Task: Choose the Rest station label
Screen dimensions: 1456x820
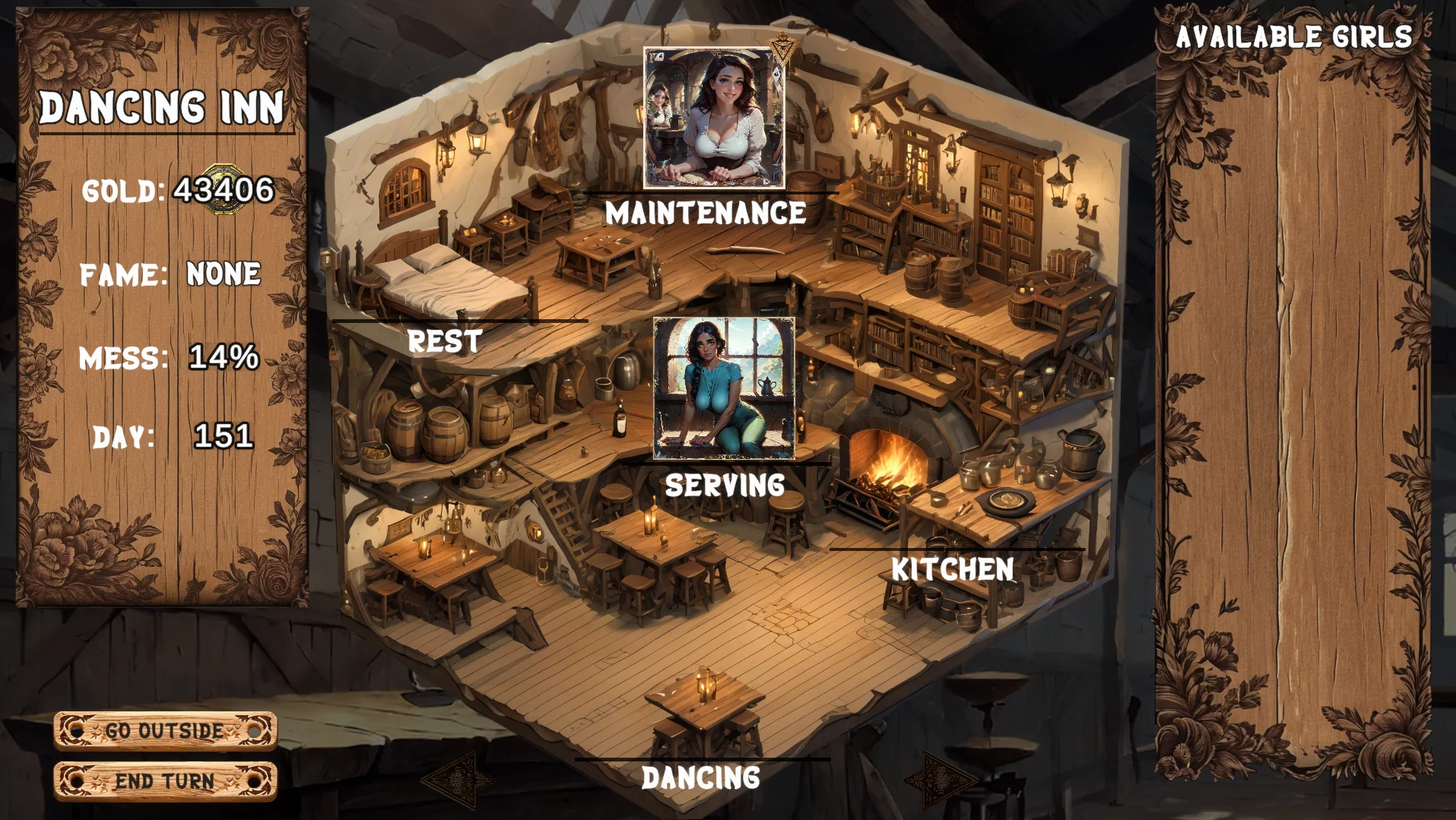Action: click(445, 341)
